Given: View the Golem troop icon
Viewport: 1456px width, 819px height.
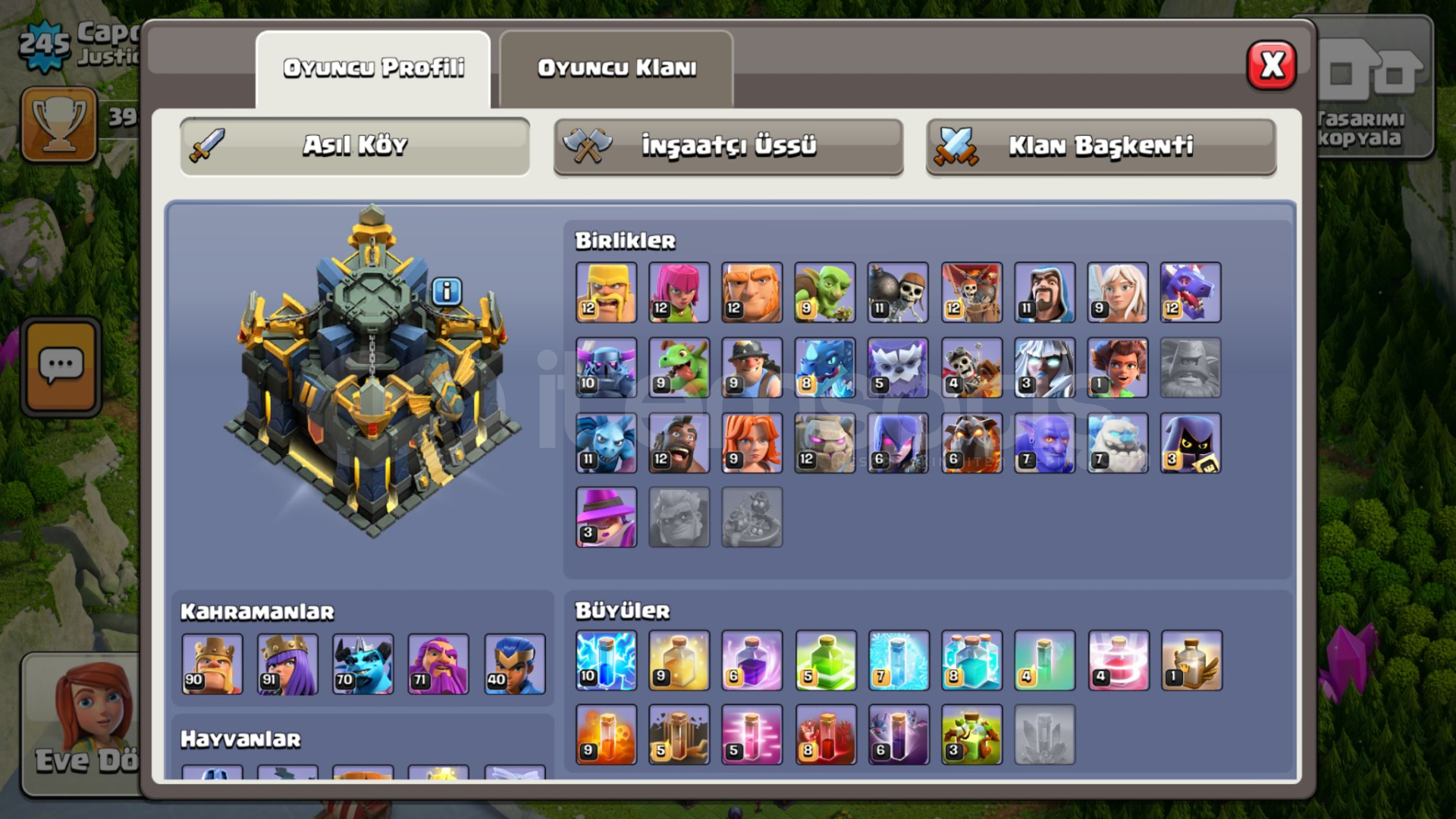Looking at the screenshot, I should [824, 444].
